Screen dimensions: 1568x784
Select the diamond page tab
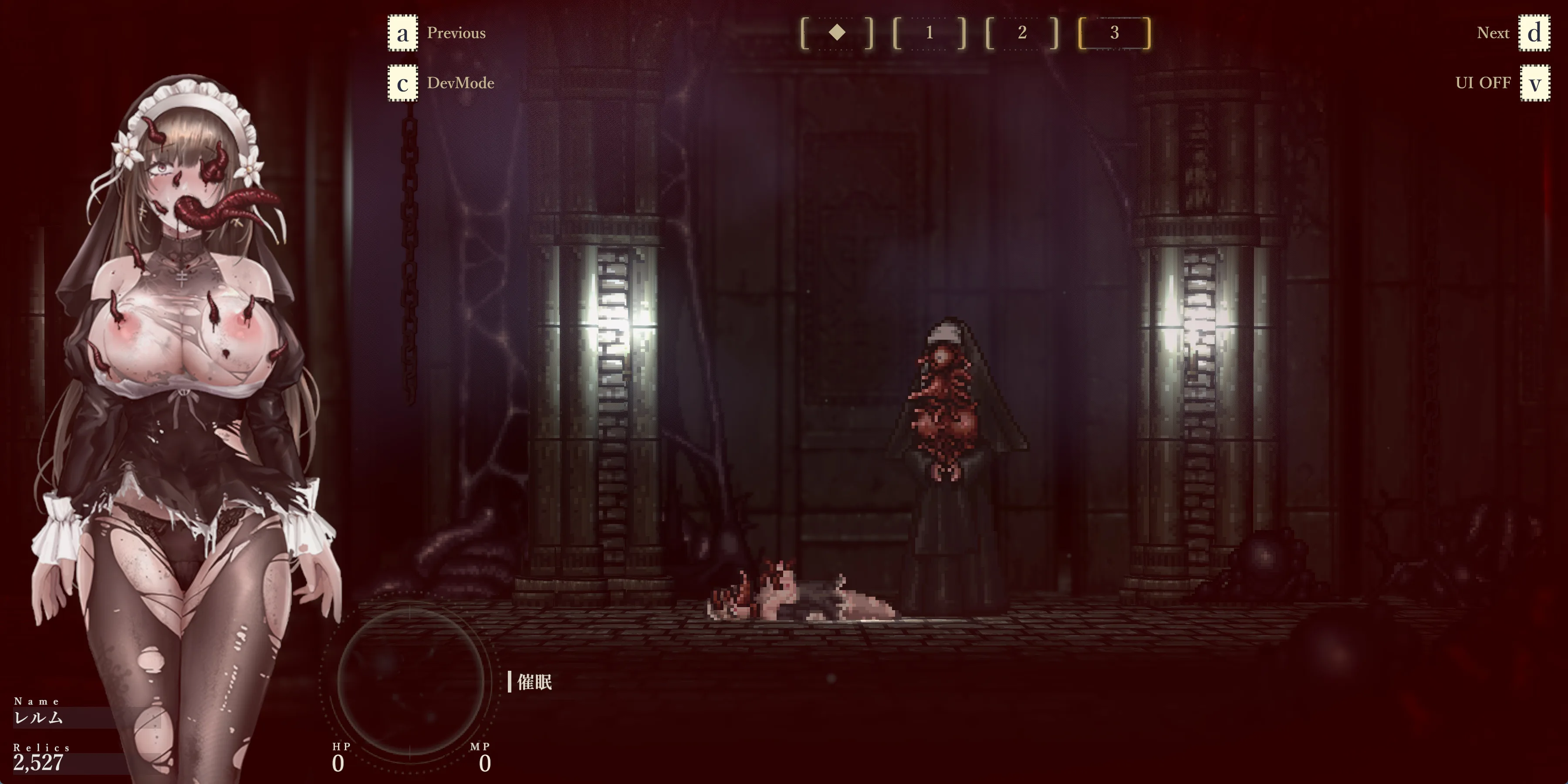click(x=837, y=33)
